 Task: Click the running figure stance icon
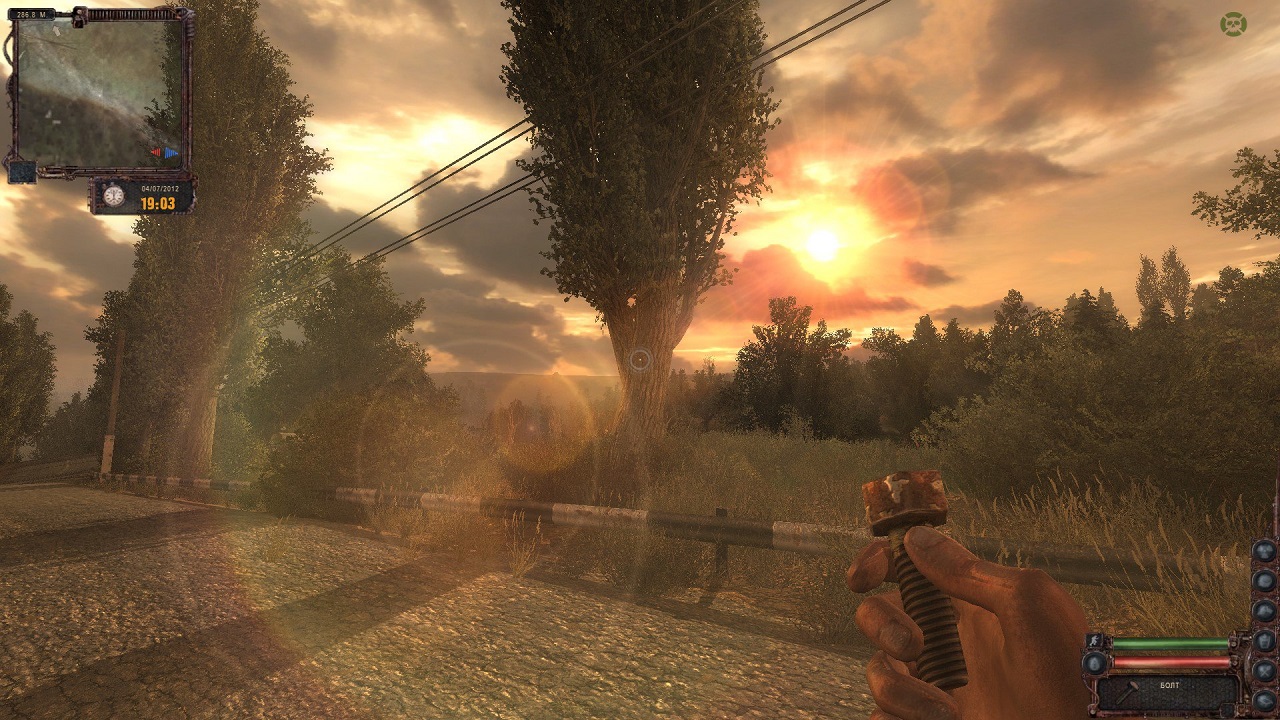click(x=1094, y=642)
